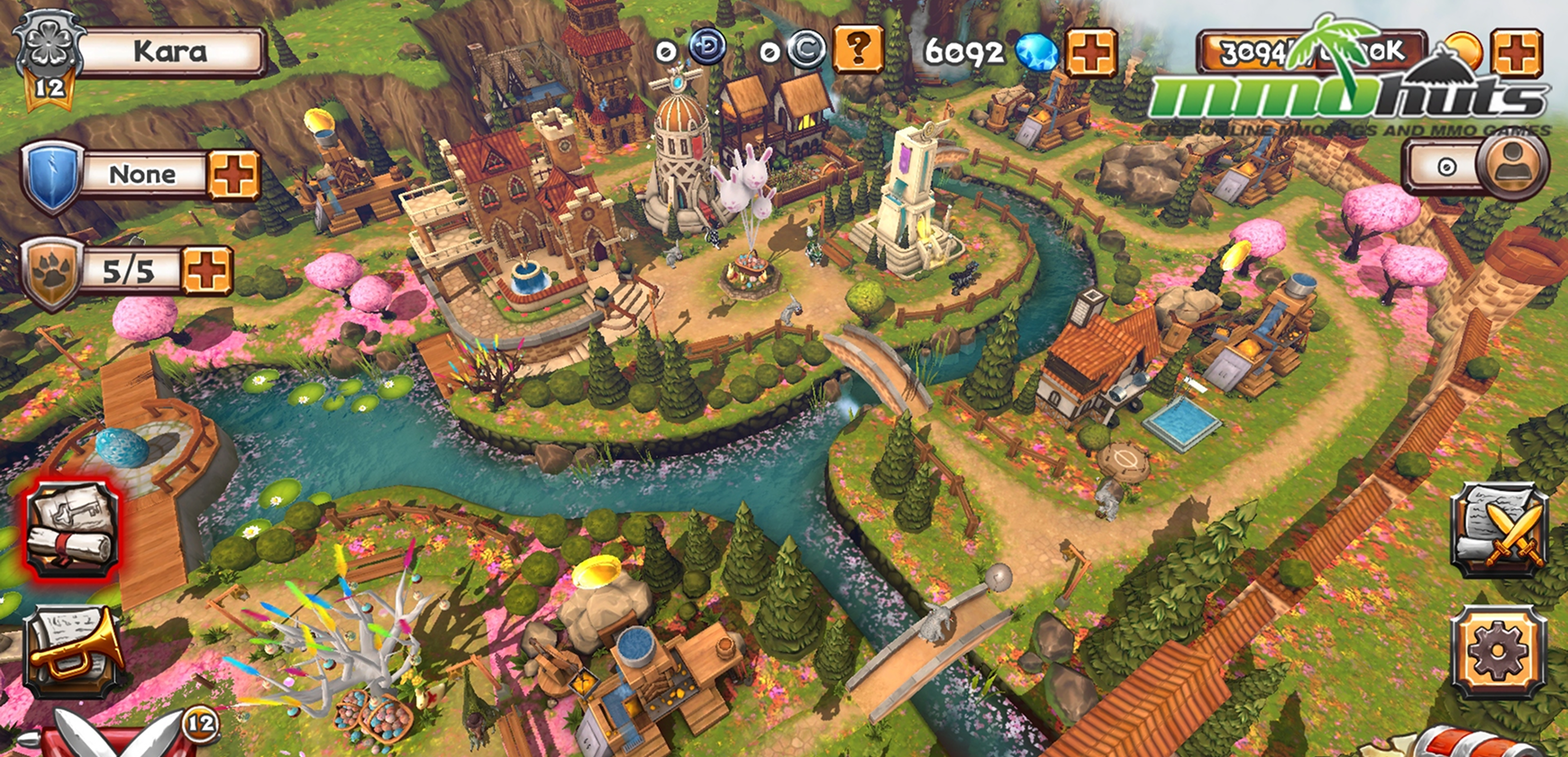Open the scroll and key quest icon
Screen dimensions: 1568x757
coord(72,529)
